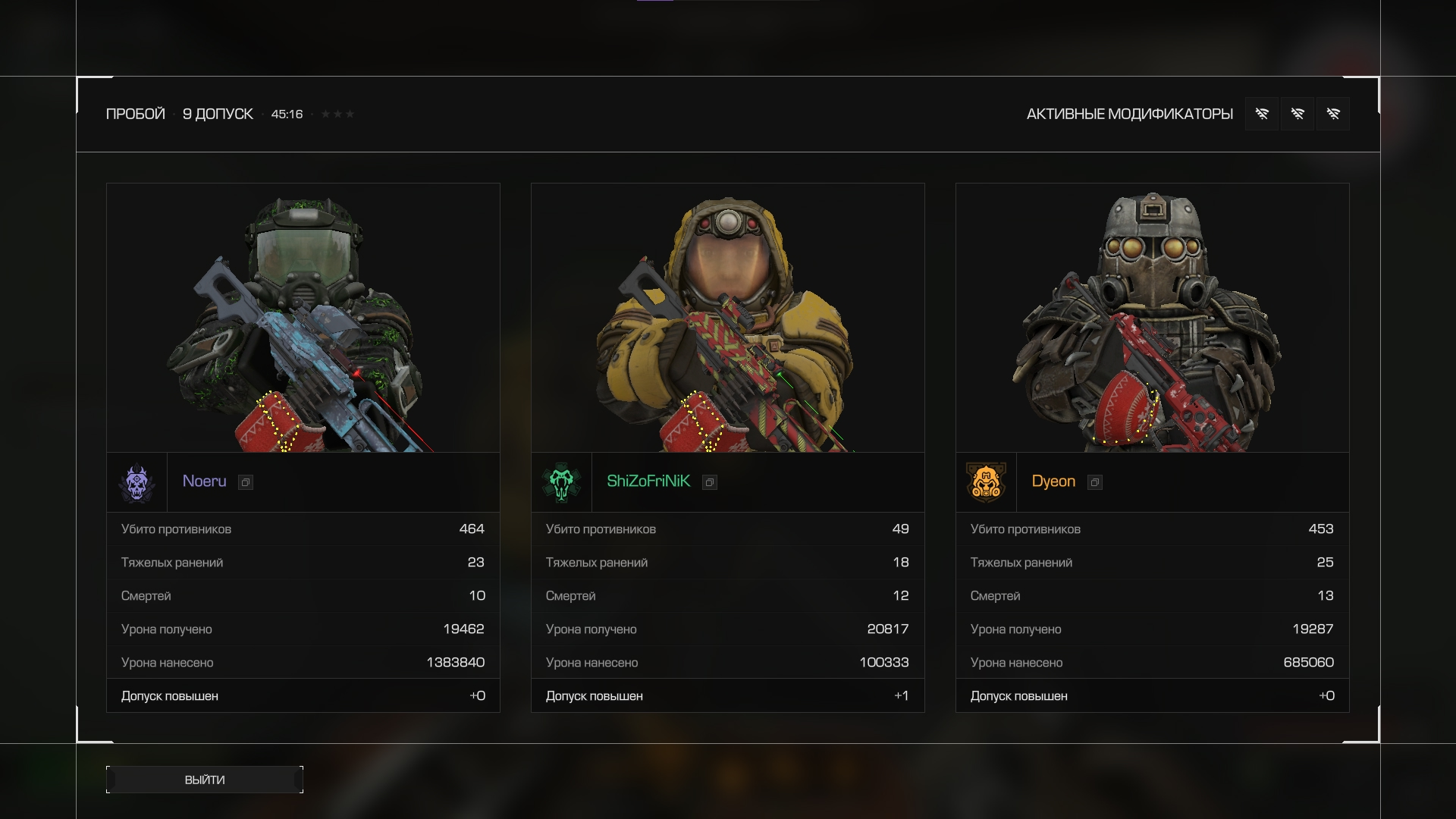Click Noeru's purple skull emblem
The image size is (1456, 819).
[x=137, y=483]
